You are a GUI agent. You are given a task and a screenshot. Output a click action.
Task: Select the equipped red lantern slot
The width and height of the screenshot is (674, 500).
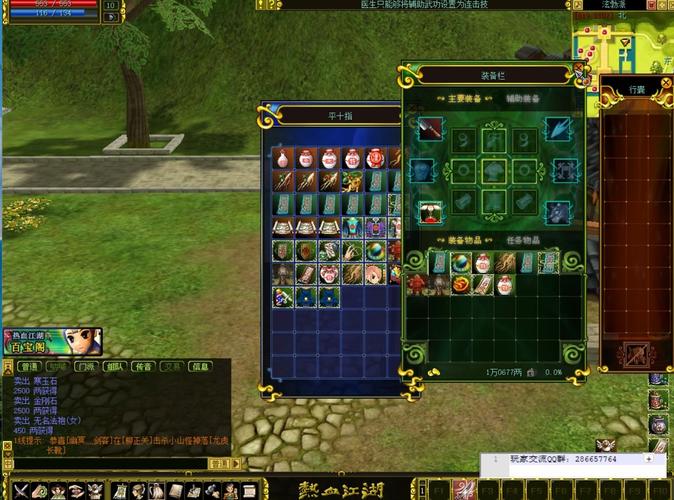pyautogui.click(x=430, y=211)
